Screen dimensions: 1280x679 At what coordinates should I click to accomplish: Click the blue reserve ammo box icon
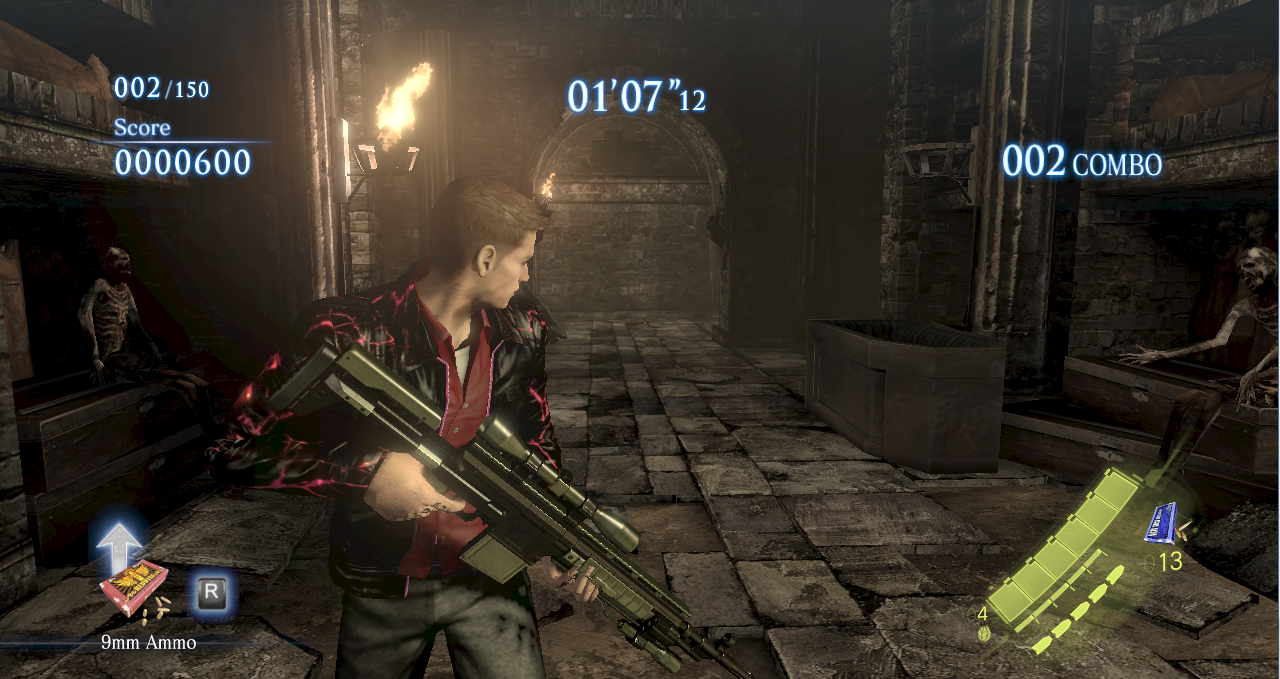pos(1161,523)
